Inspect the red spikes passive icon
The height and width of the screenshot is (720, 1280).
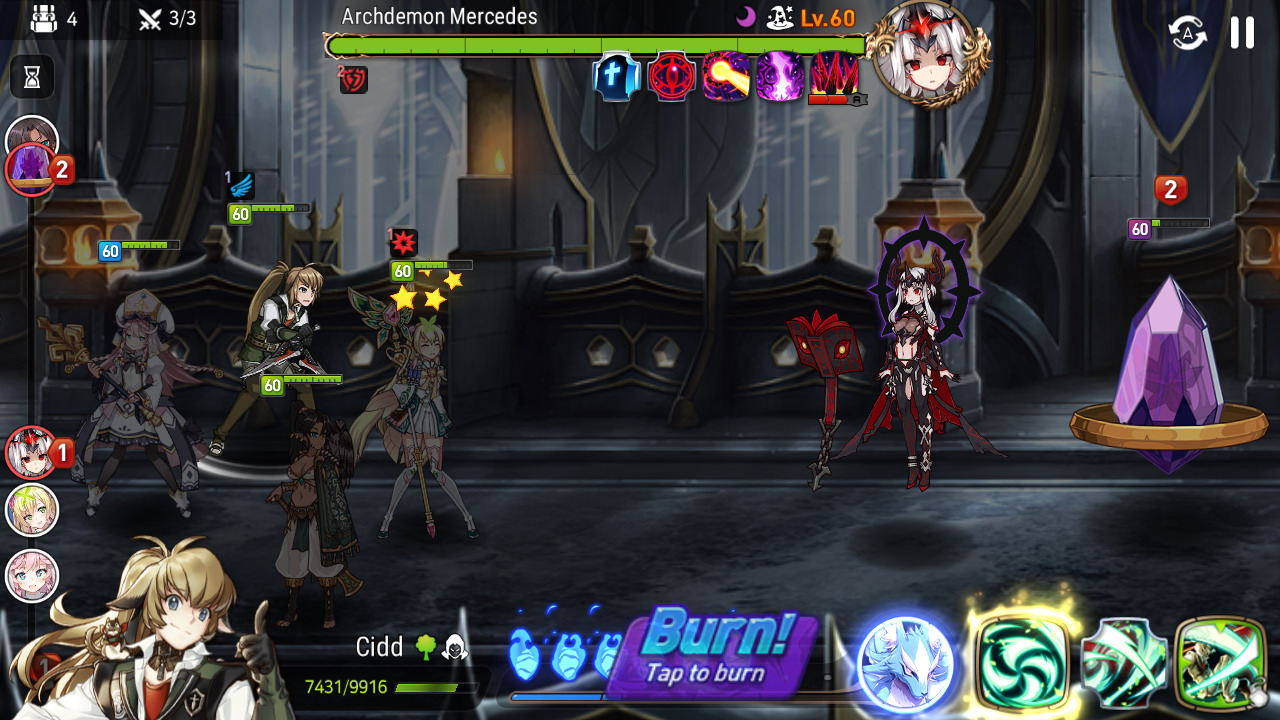pyautogui.click(x=834, y=77)
